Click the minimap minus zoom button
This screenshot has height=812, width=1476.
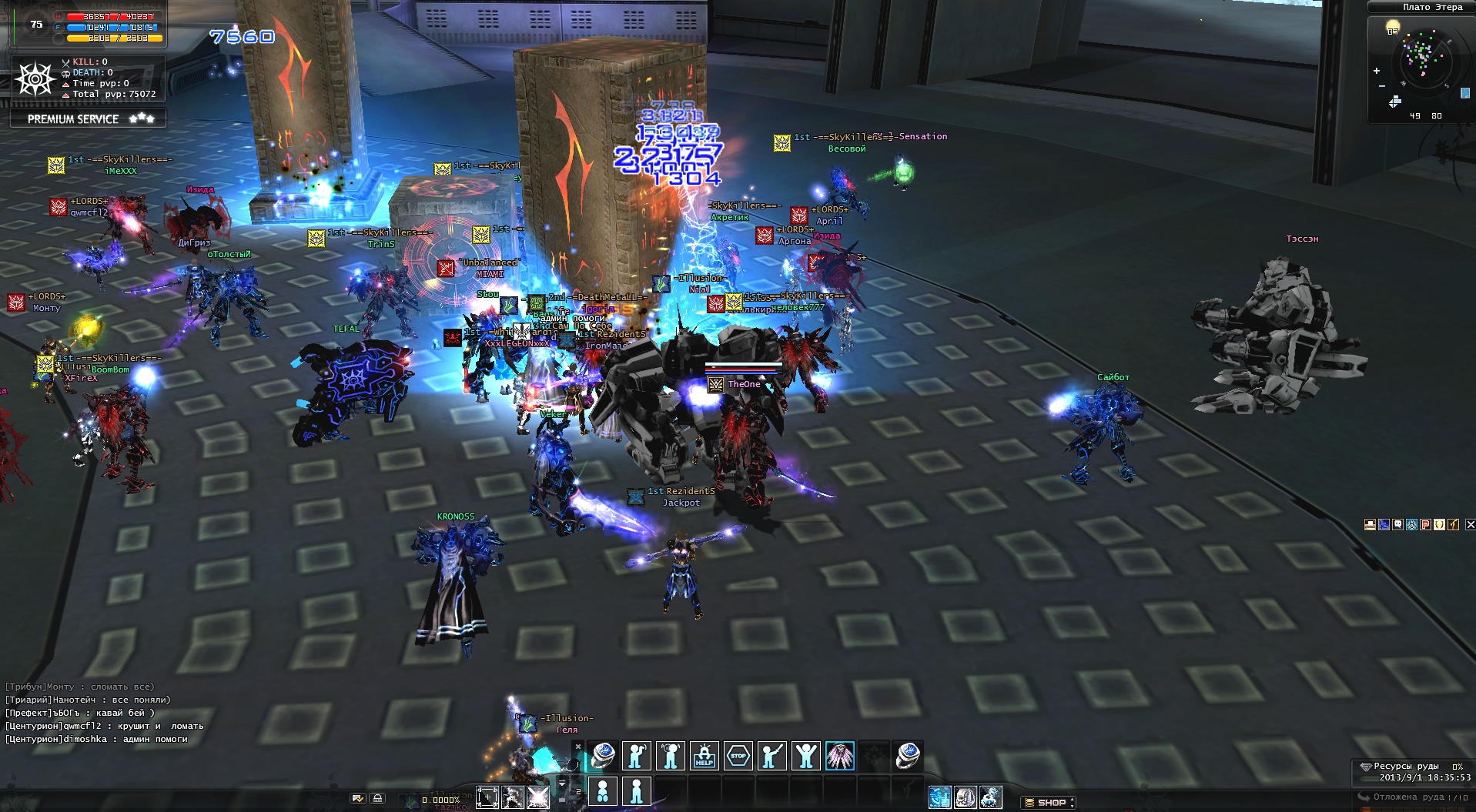point(1382,85)
